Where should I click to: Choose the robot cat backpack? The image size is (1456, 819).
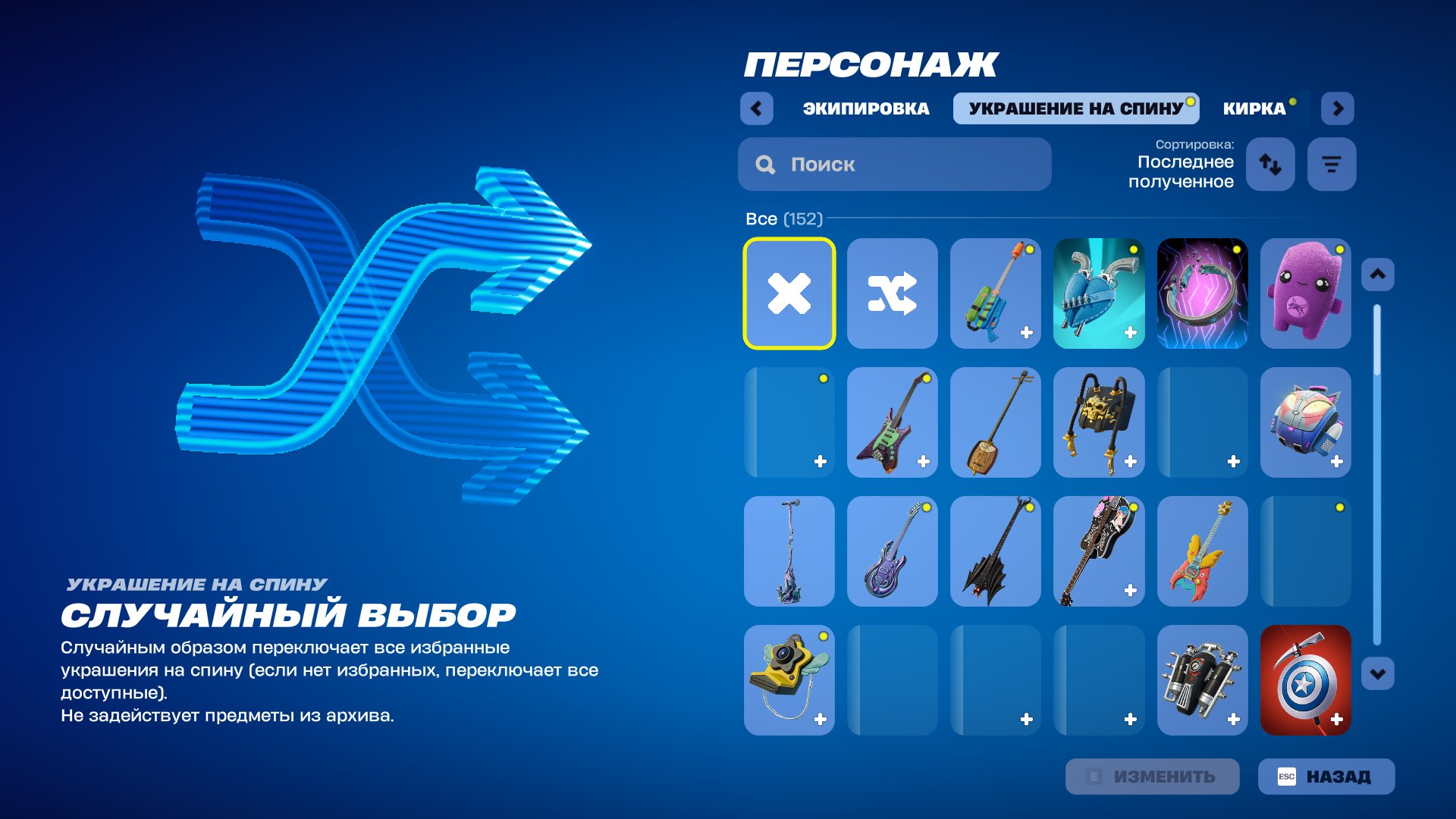1305,422
